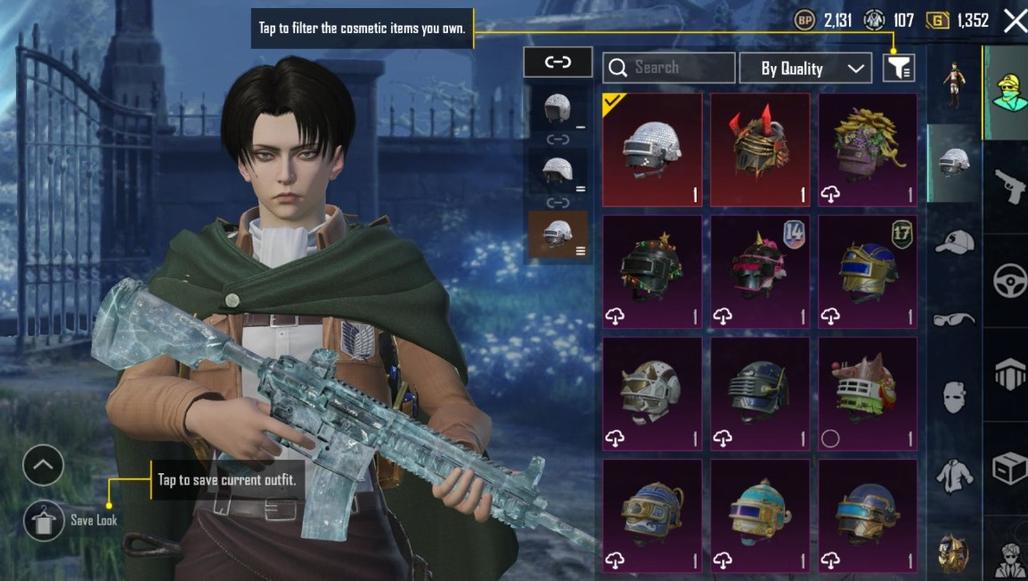Choose the red horned helmet skin
The height and width of the screenshot is (581, 1028).
[x=760, y=149]
